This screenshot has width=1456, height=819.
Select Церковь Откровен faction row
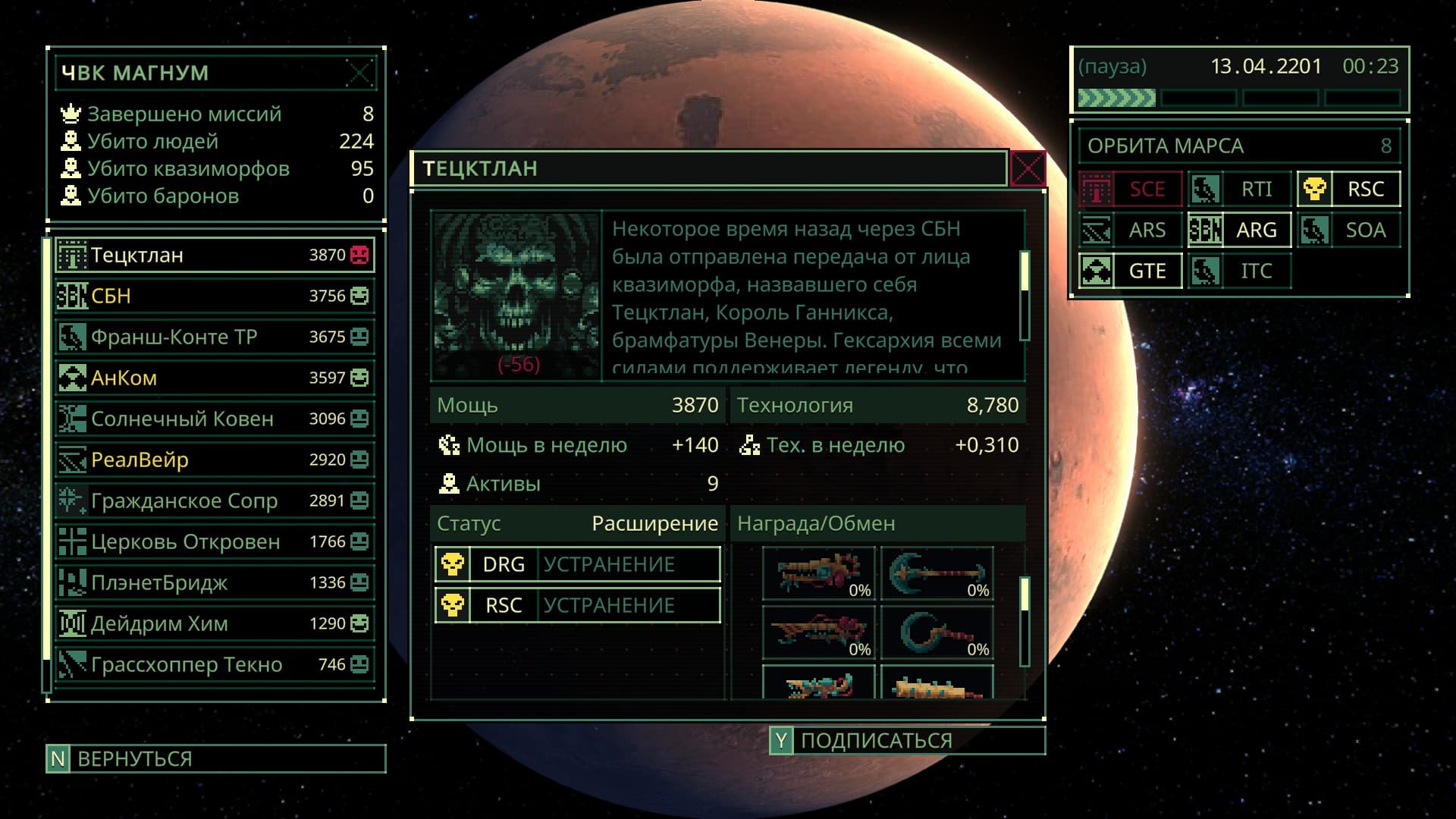pyautogui.click(x=215, y=541)
